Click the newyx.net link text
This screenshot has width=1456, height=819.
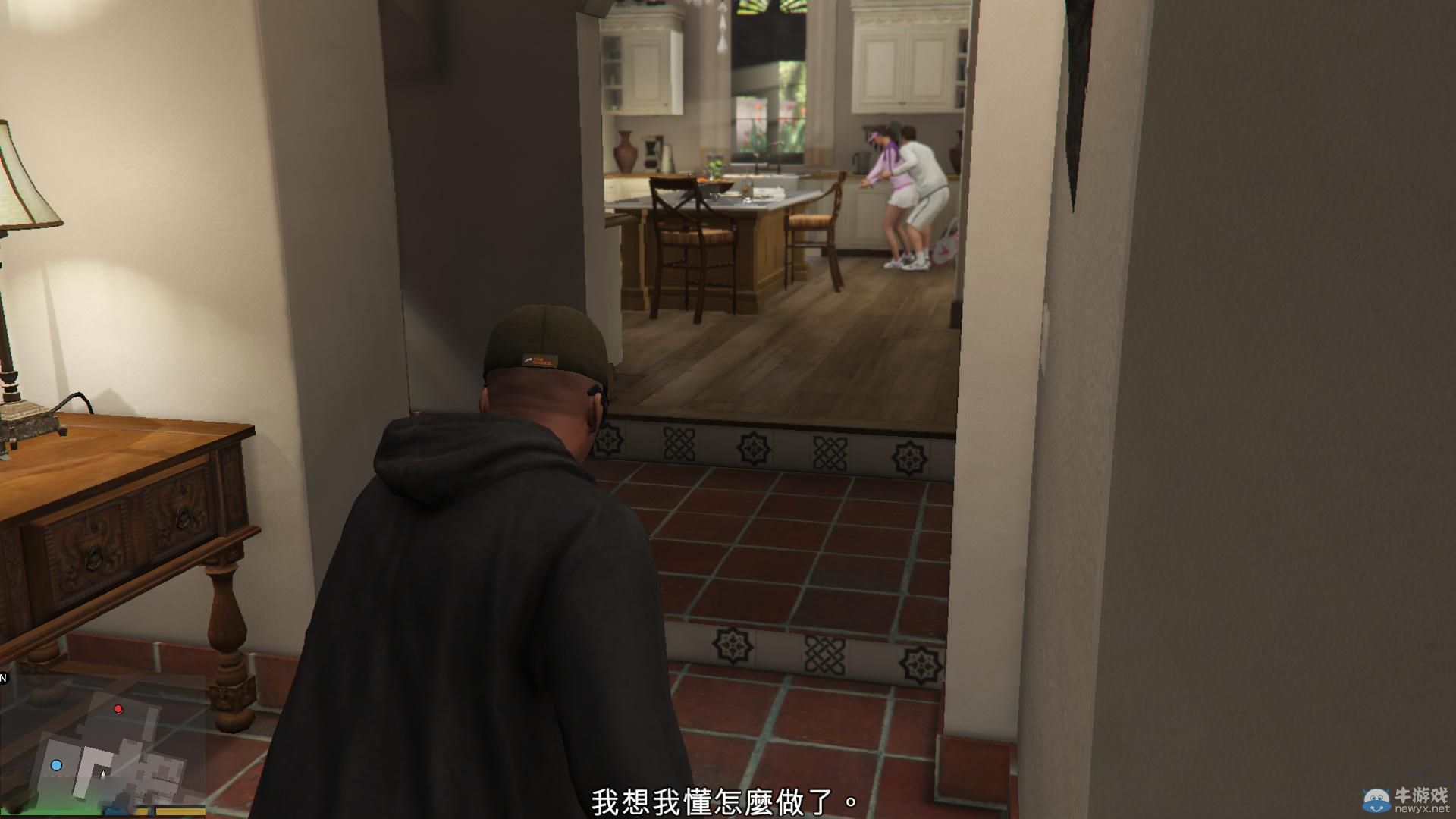pyautogui.click(x=1423, y=808)
